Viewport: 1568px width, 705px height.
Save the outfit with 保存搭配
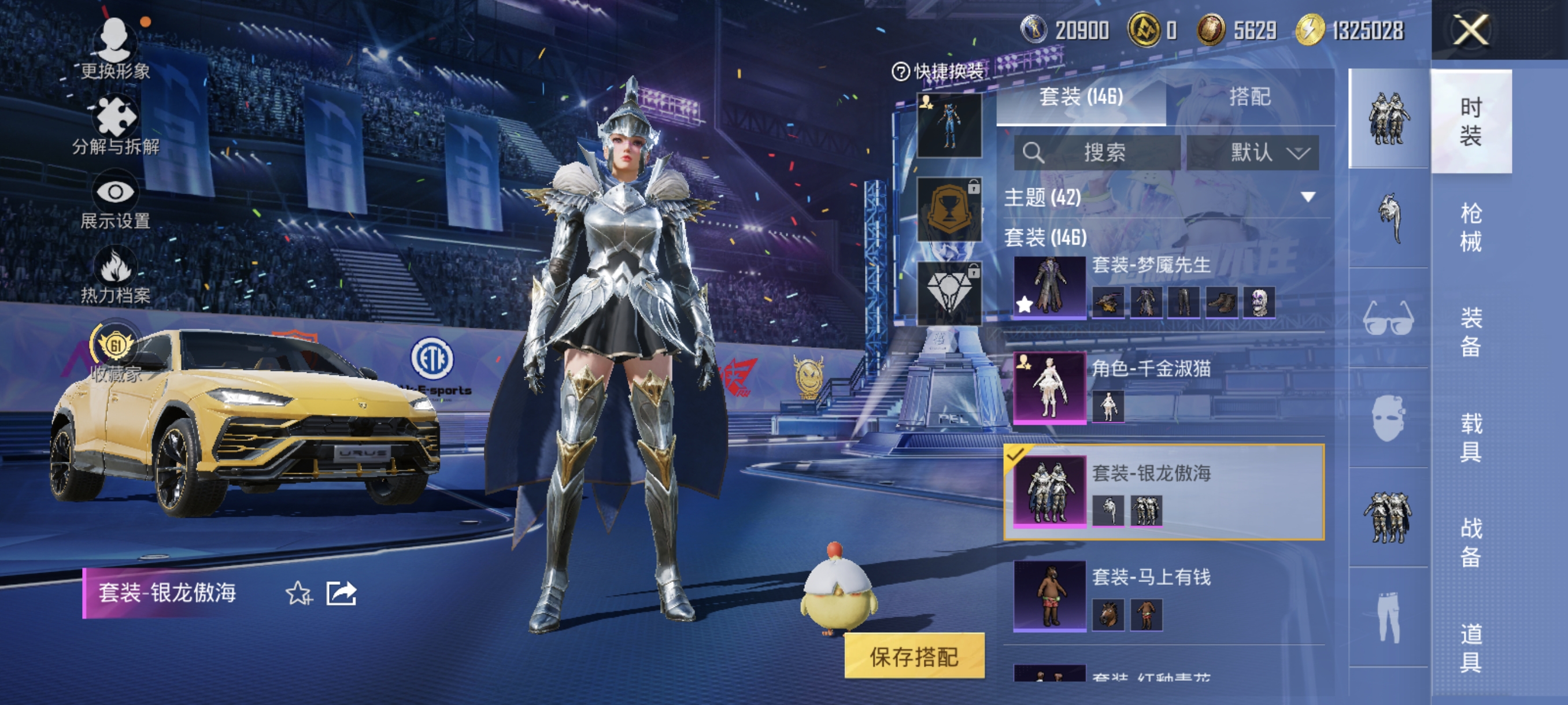coord(914,656)
